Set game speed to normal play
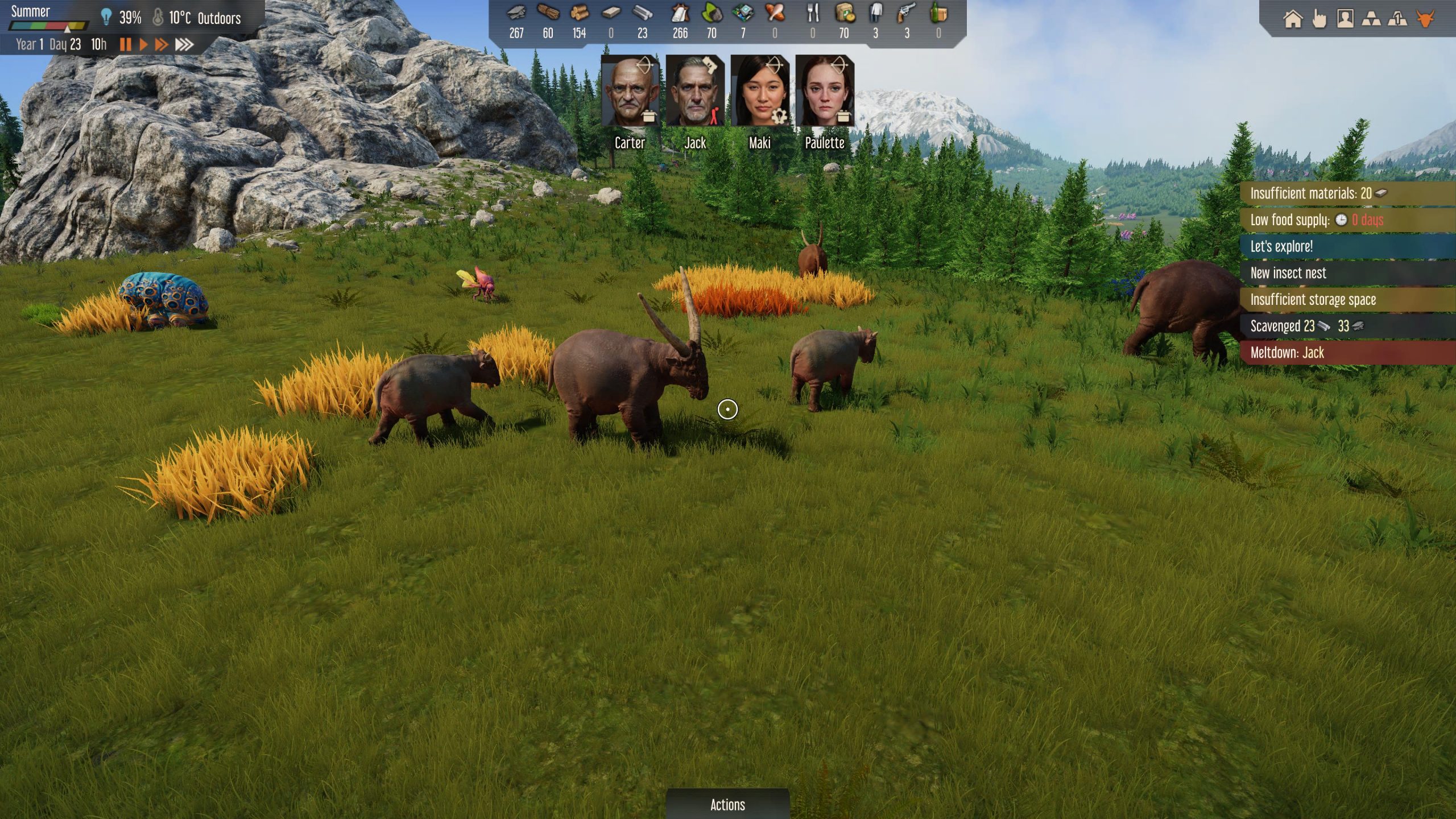Screen dimensions: 1456x819 click(x=143, y=44)
